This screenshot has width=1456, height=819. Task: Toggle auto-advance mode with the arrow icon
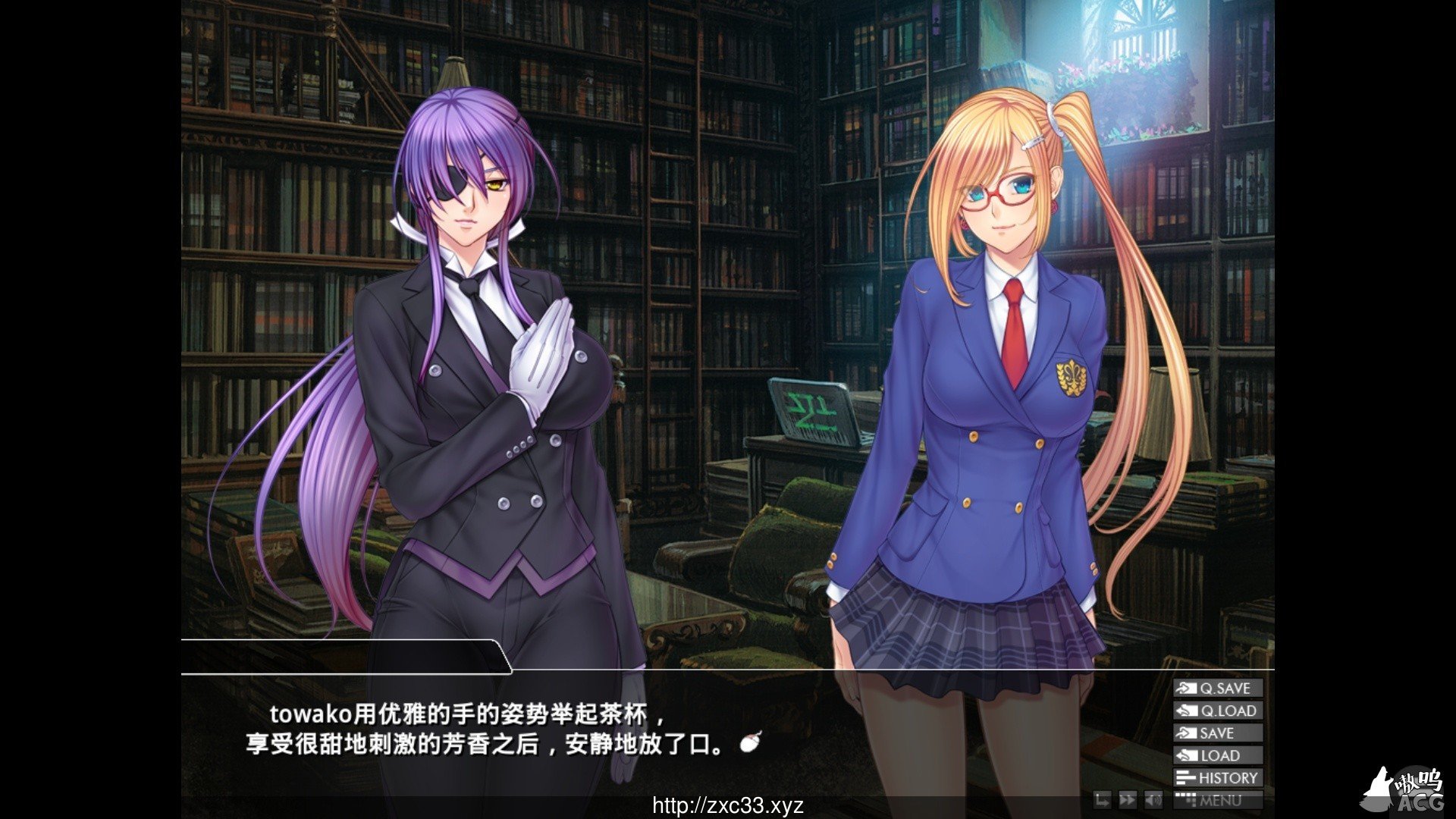pos(1103,801)
